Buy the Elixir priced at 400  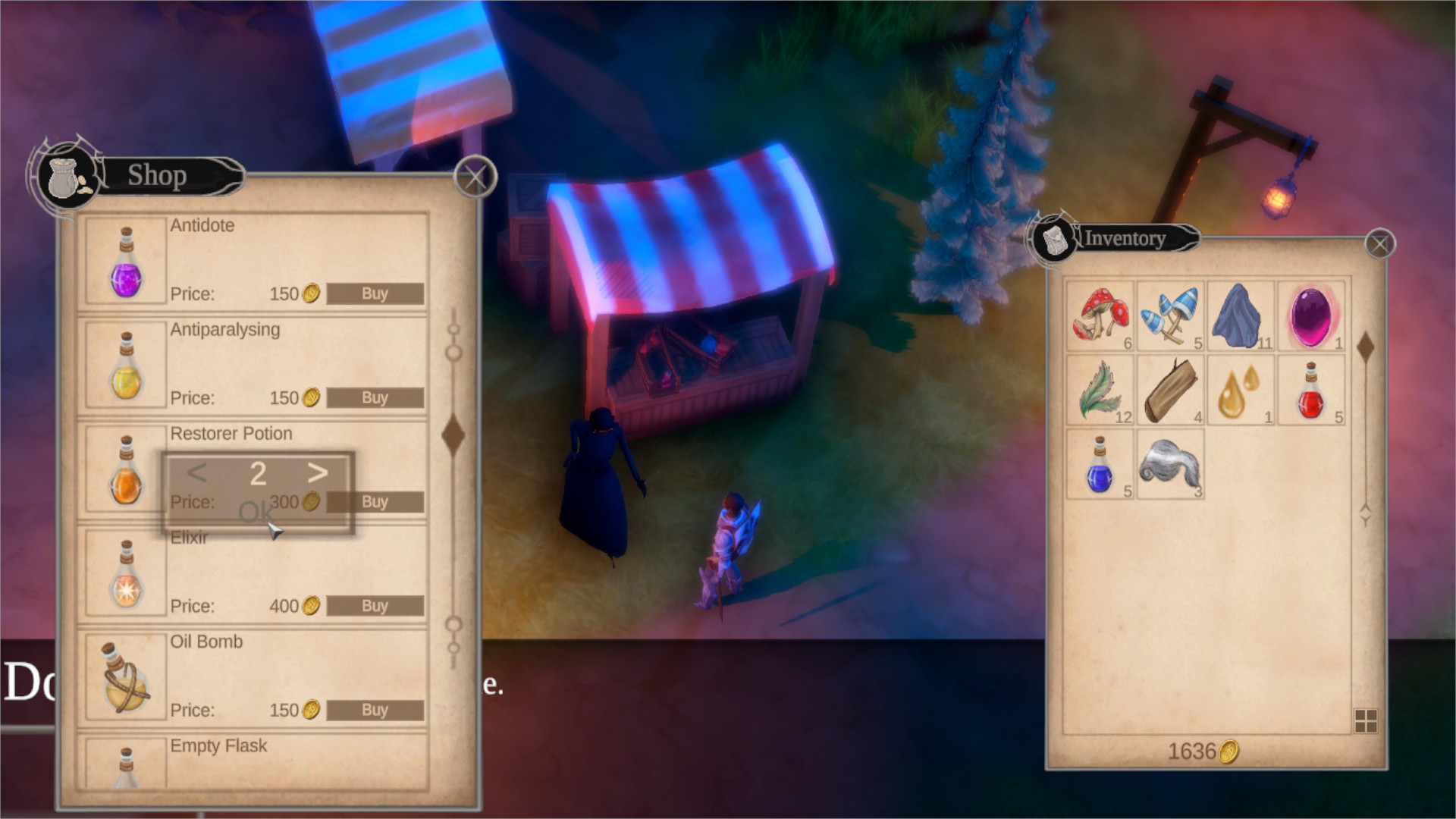(x=375, y=605)
